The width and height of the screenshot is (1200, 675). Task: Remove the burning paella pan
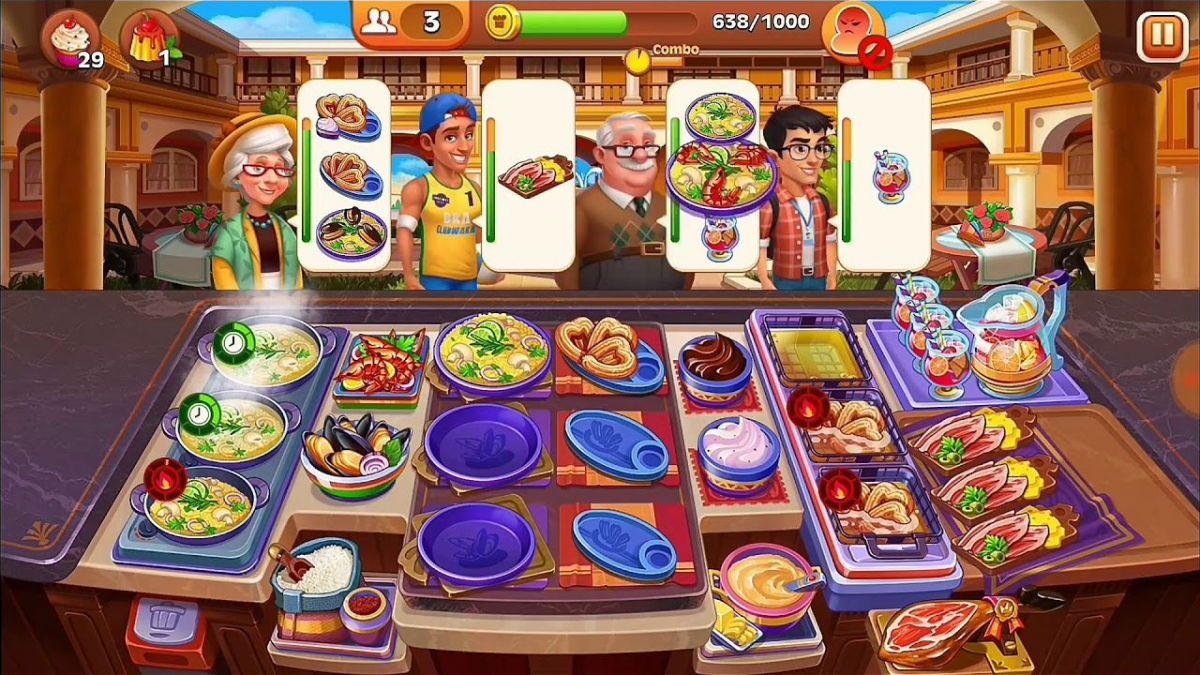click(205, 502)
